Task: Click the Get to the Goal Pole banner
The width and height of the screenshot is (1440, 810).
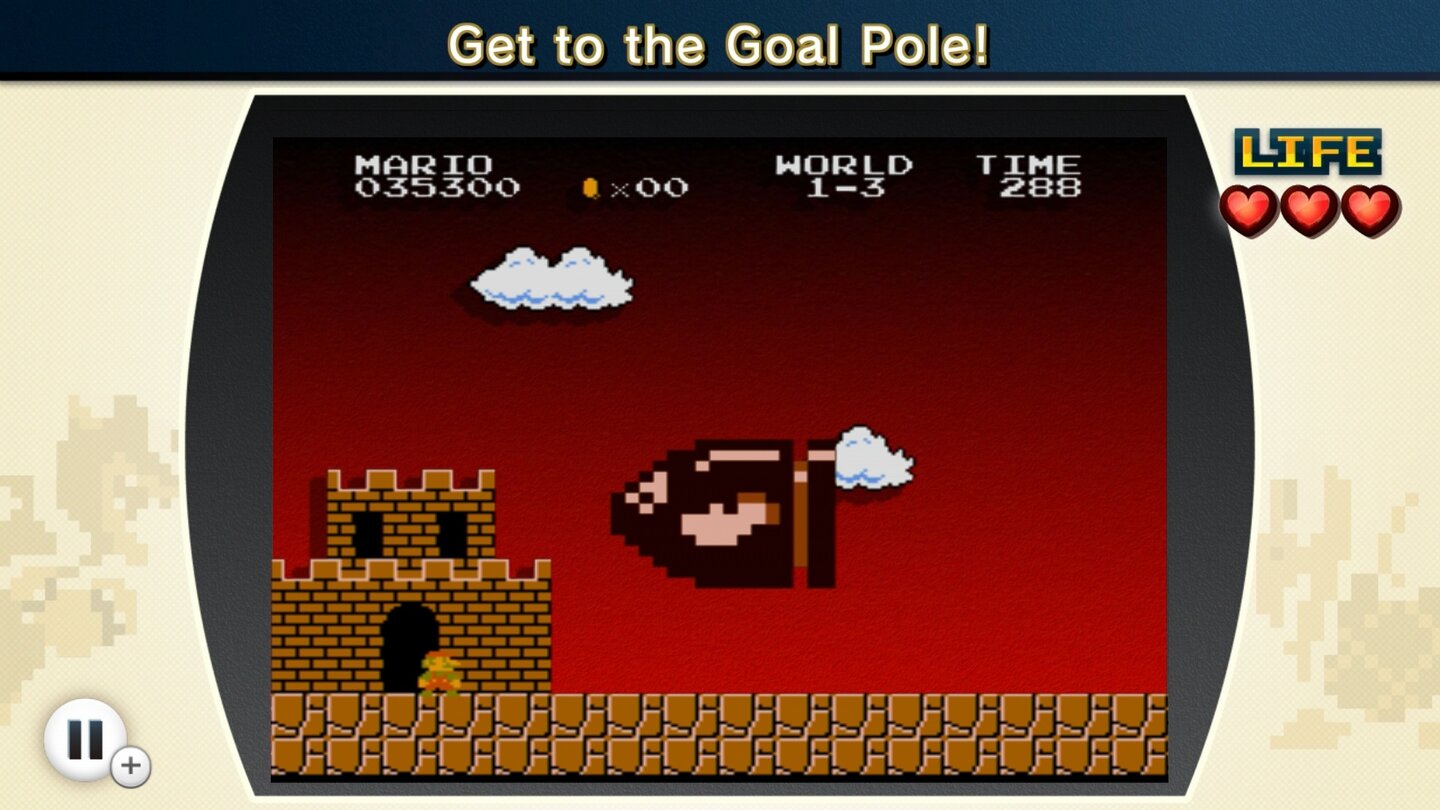Action: tap(720, 45)
